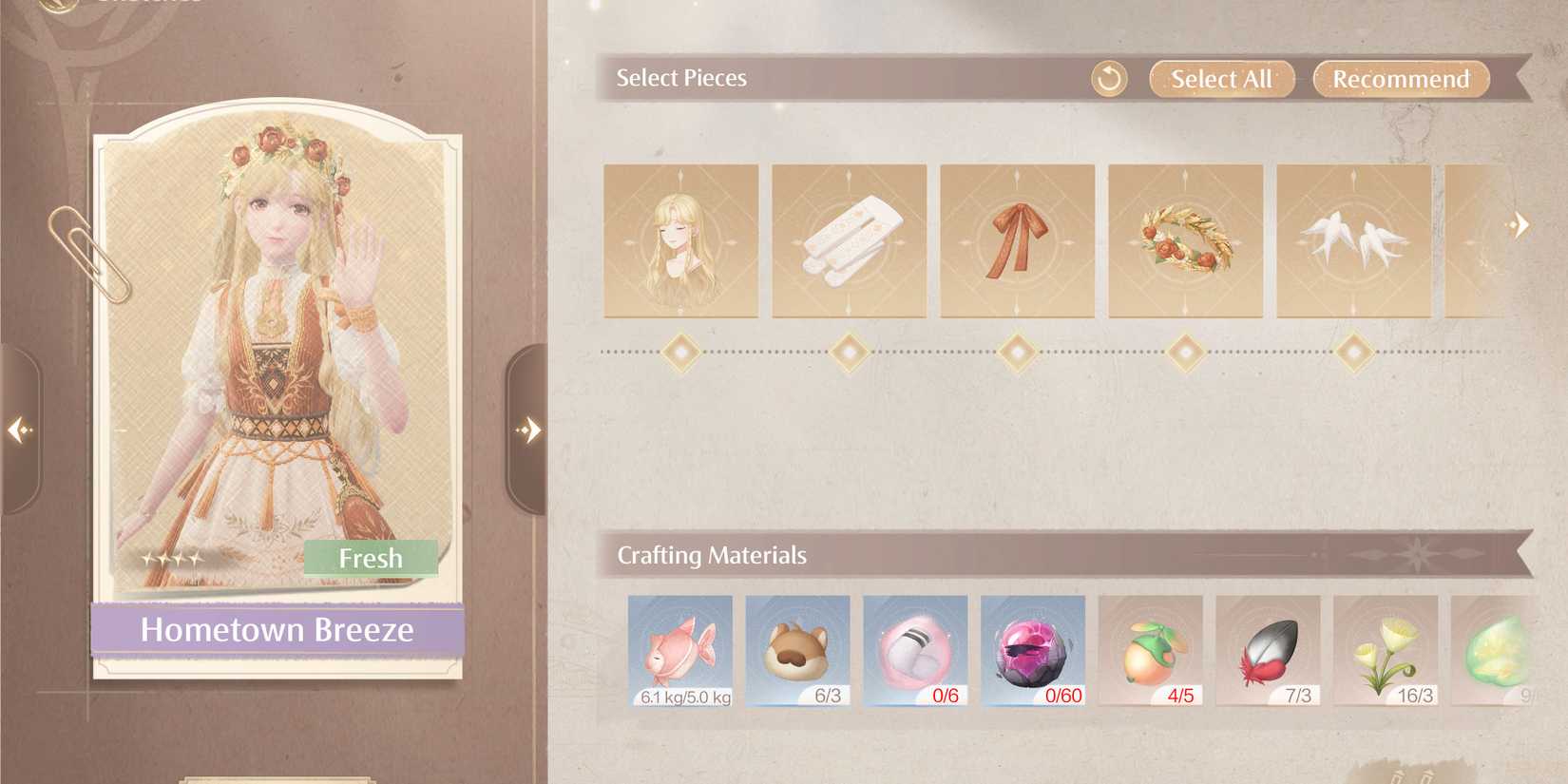Select the rose flower wreath piece
The width and height of the screenshot is (1568, 784).
1185,242
